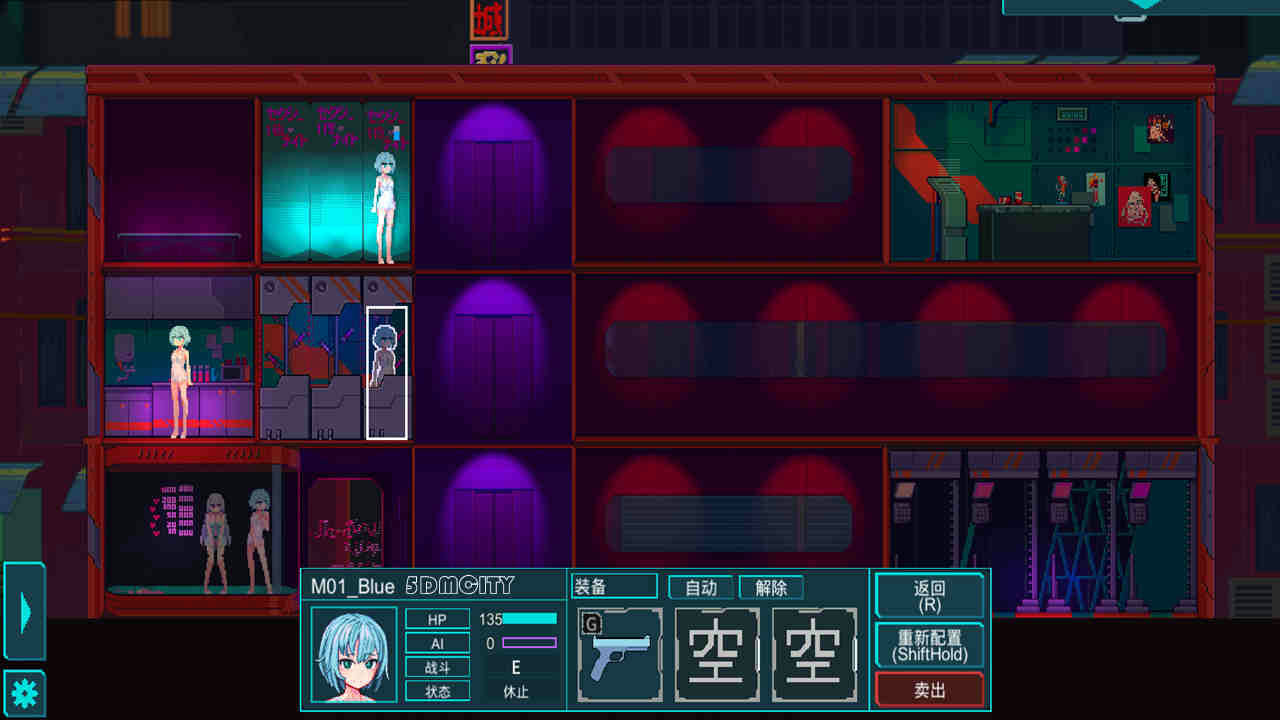Select the first empty 空 equipment slot
The width and height of the screenshot is (1280, 720).
tap(716, 653)
